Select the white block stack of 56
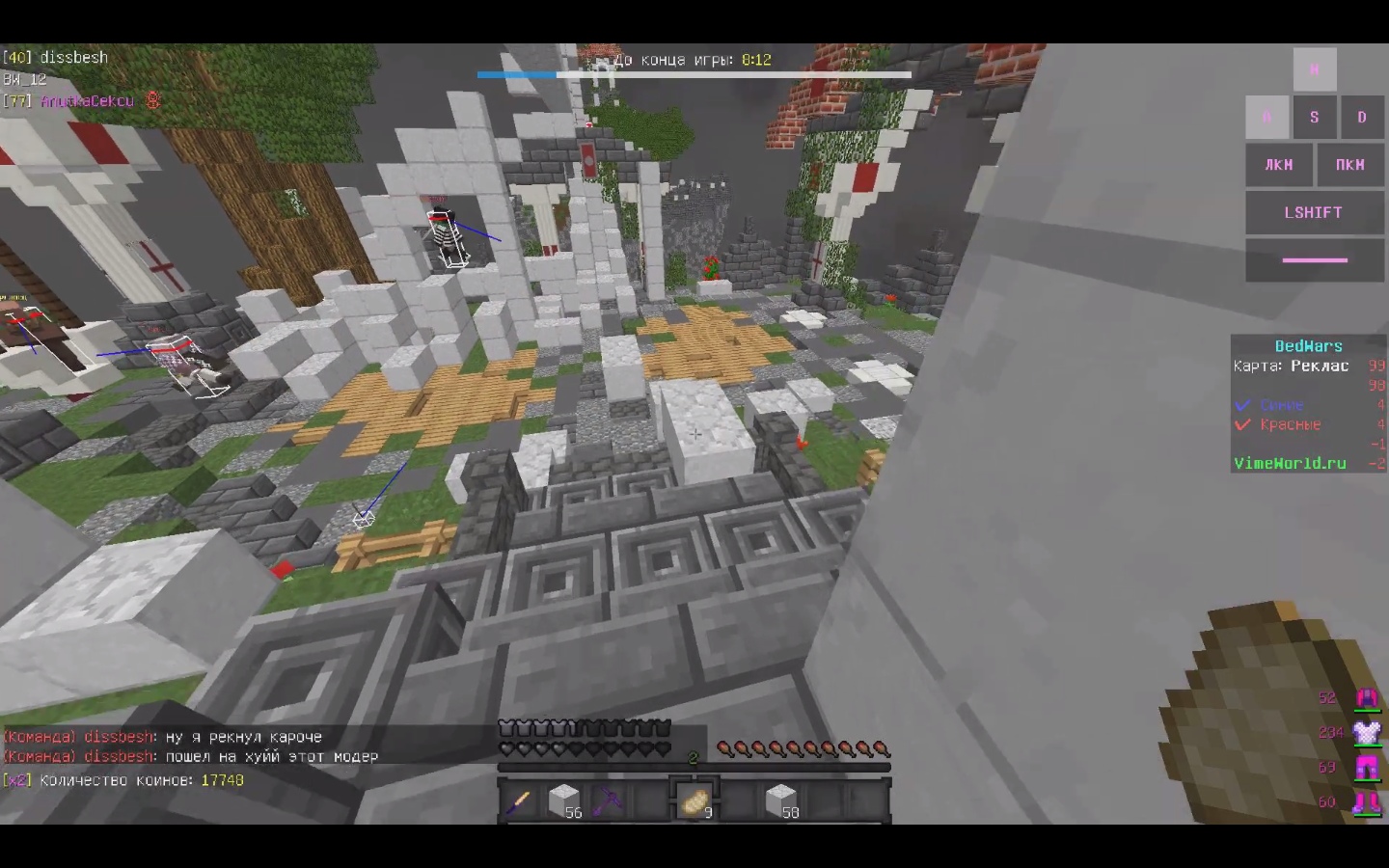This screenshot has width=1389, height=868. coord(564,800)
